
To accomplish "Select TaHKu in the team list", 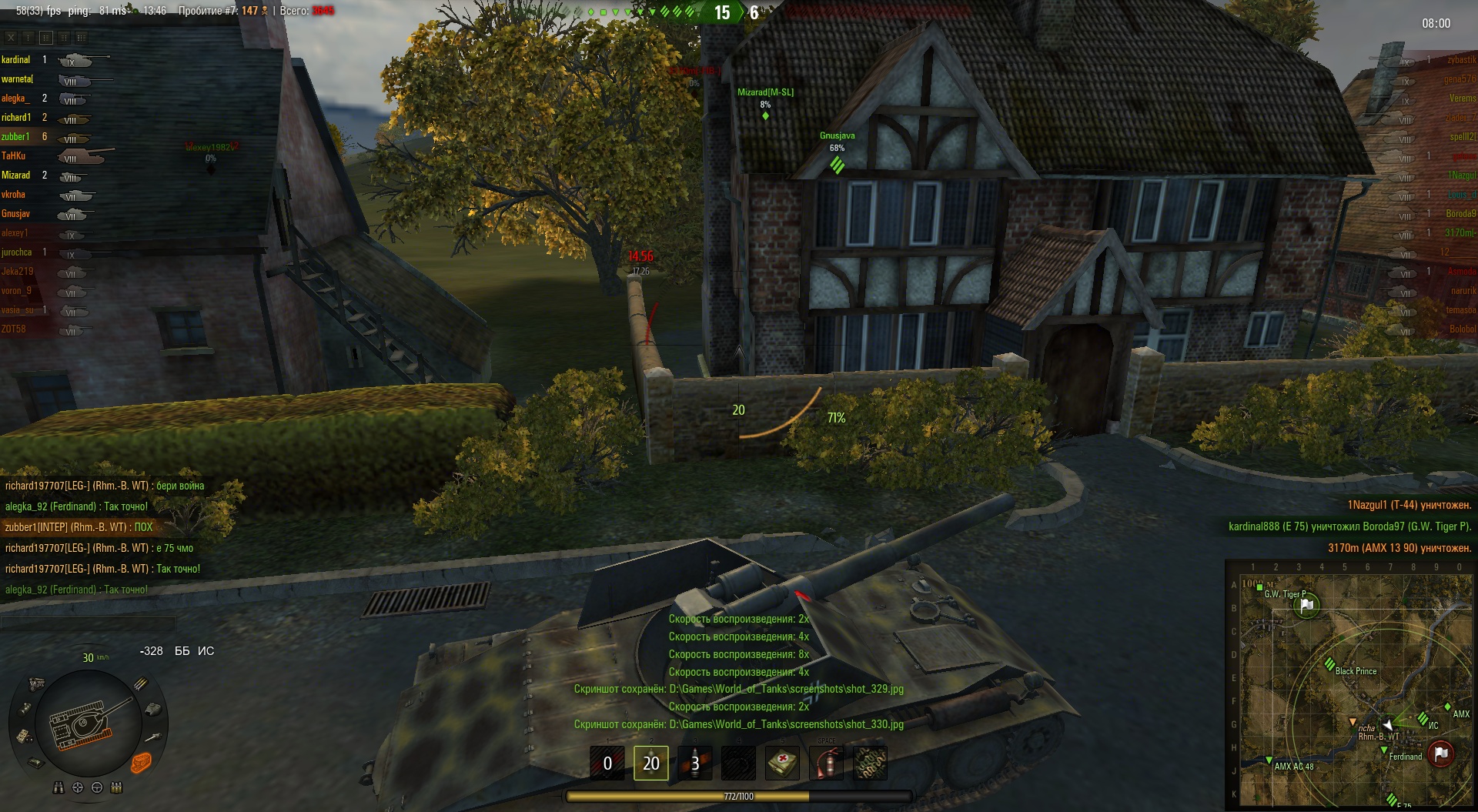I will pyautogui.click(x=14, y=156).
